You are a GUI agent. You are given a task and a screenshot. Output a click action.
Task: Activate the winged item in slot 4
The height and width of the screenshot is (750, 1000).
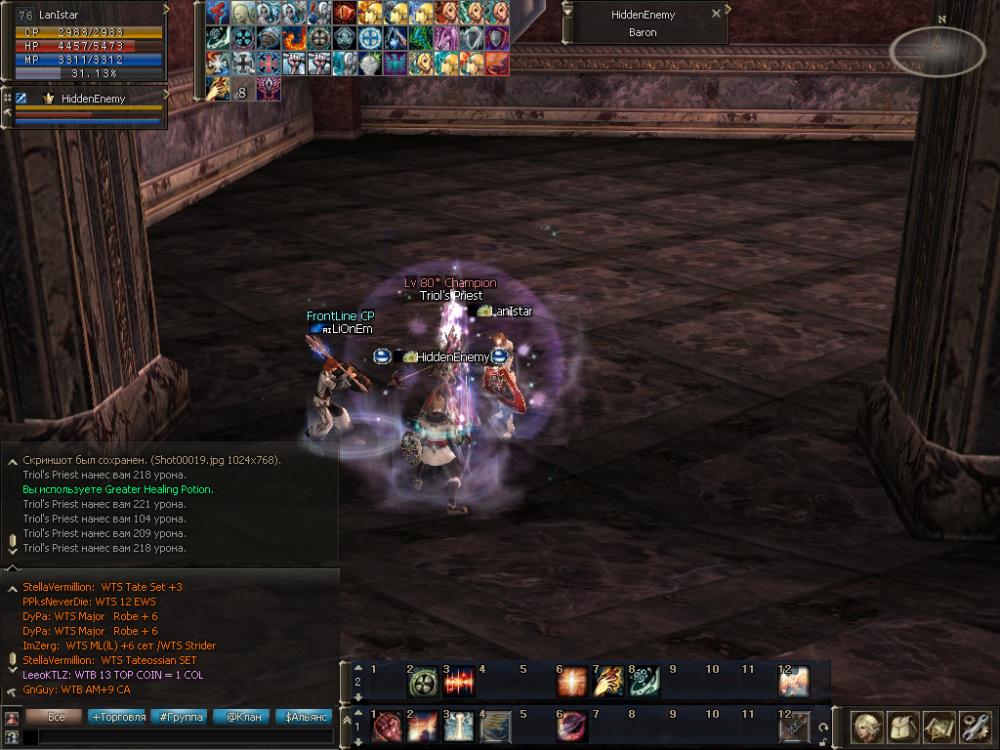click(495, 726)
